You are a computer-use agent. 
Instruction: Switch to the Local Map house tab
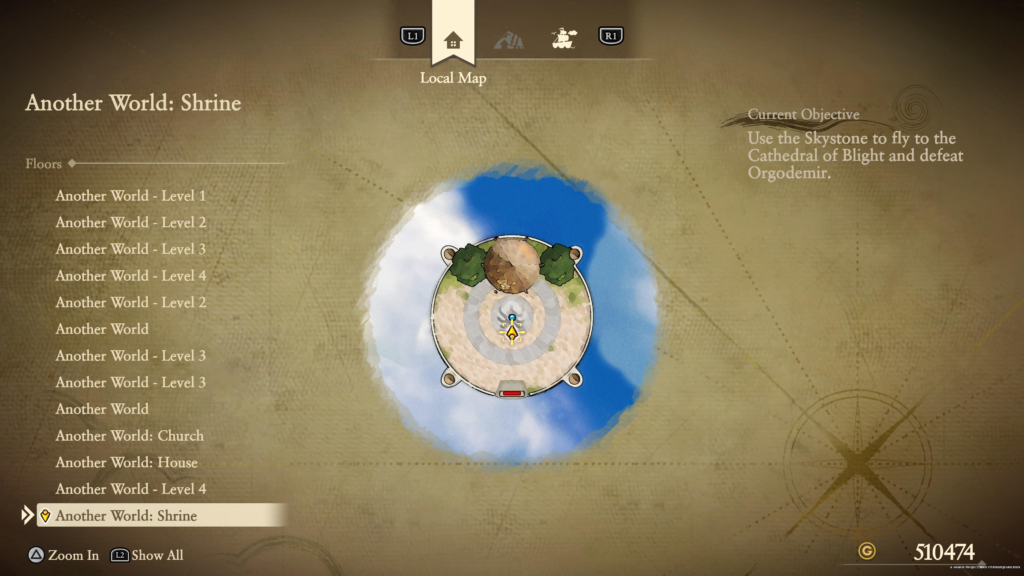(x=453, y=40)
